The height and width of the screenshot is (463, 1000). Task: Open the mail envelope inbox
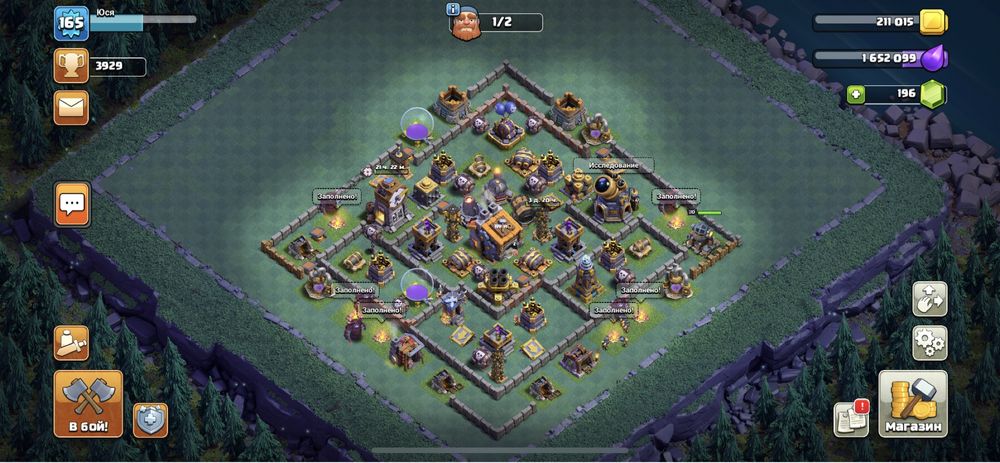[71, 107]
